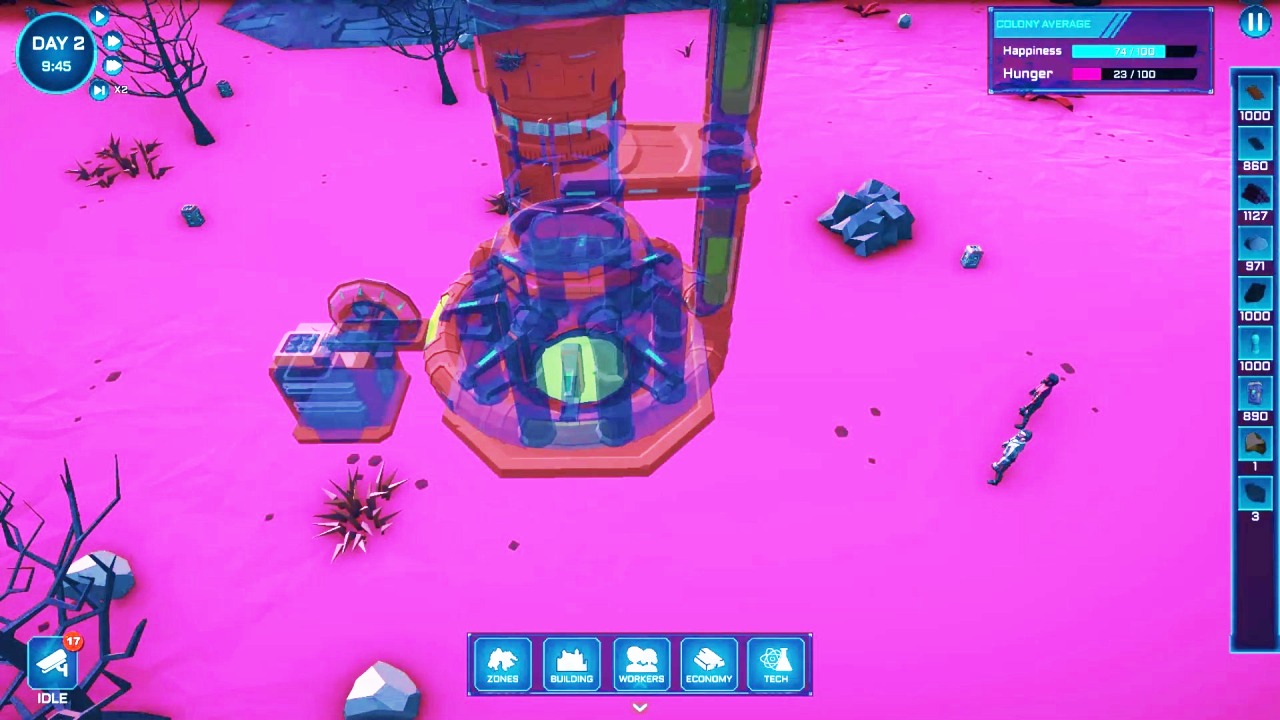Image resolution: width=1280 pixels, height=720 pixels.
Task: Click the IDLE status button
Action: point(51,698)
